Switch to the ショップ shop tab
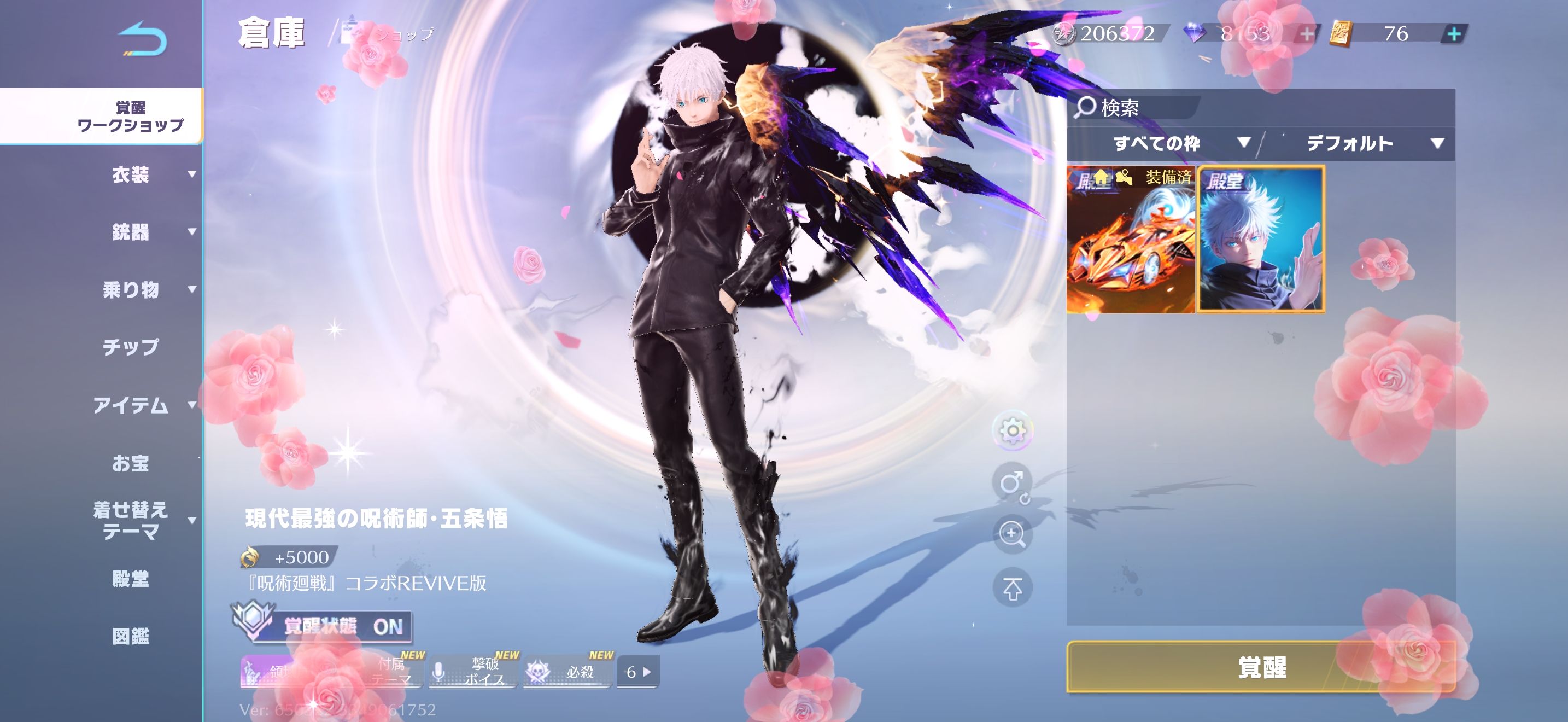Viewport: 1568px width, 722px height. 402,34
